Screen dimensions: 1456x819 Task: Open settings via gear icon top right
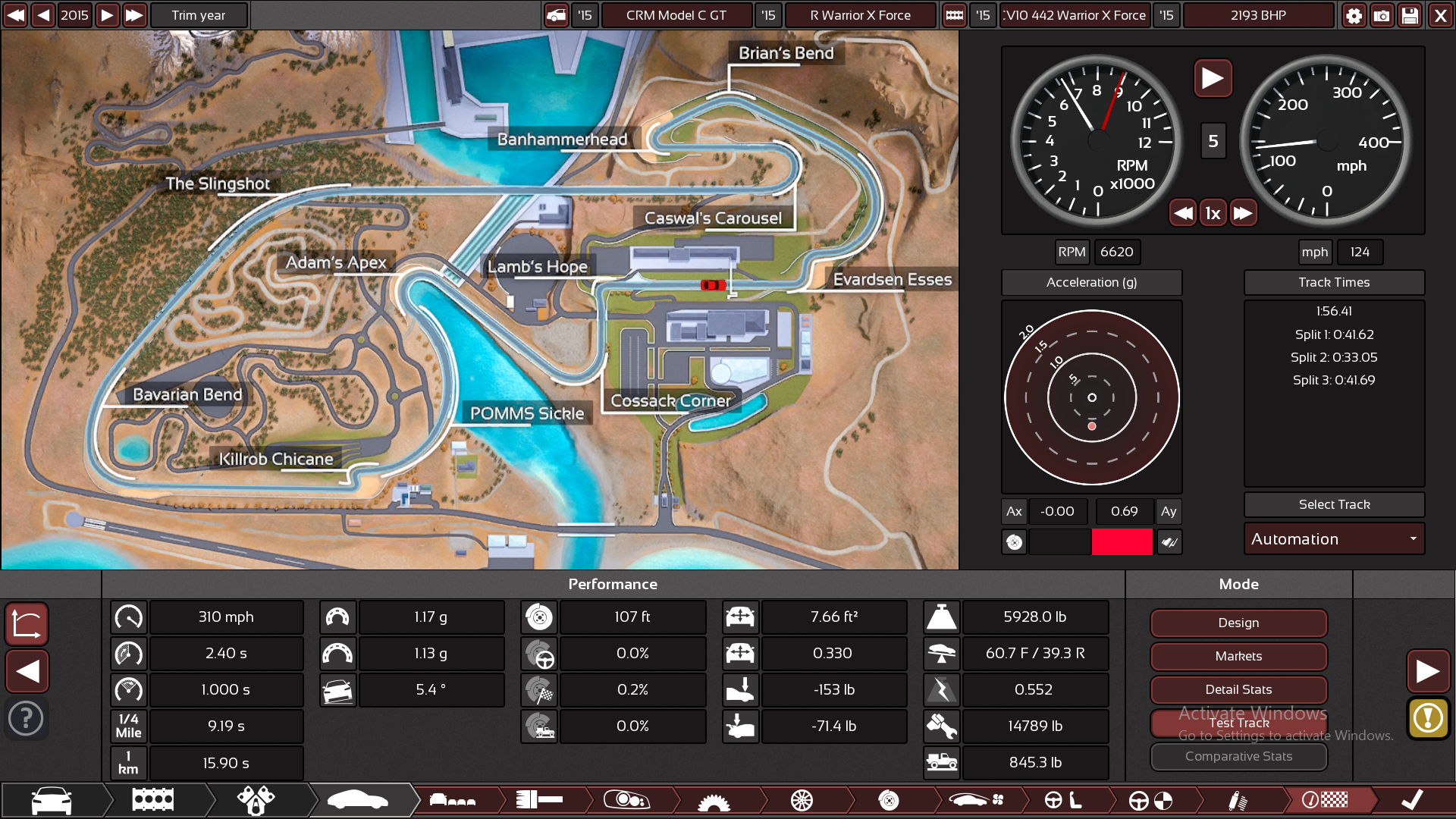point(1354,15)
